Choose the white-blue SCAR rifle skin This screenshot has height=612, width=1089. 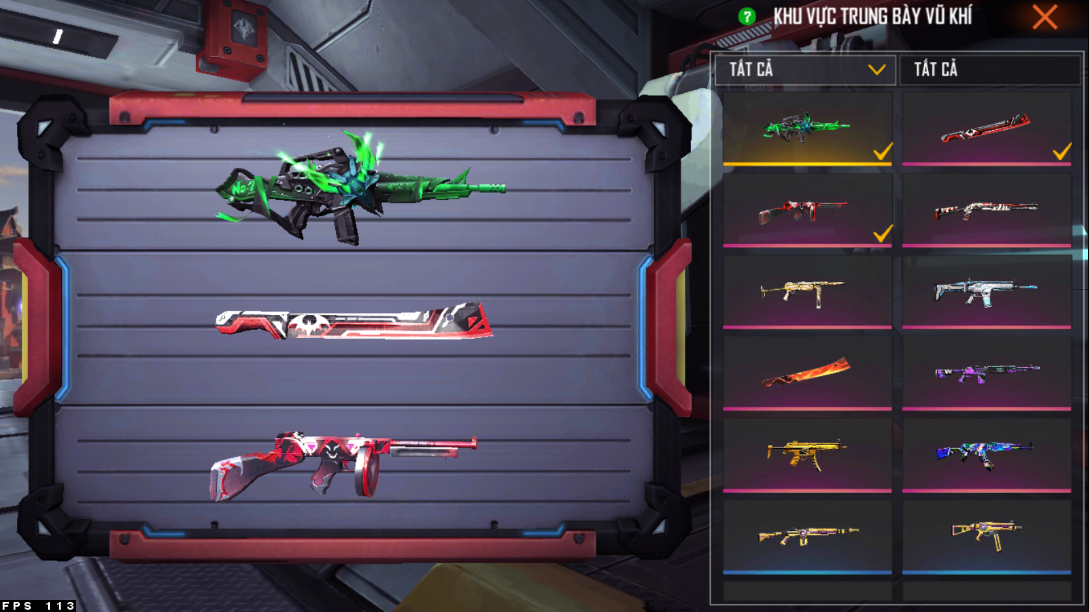[x=987, y=291]
